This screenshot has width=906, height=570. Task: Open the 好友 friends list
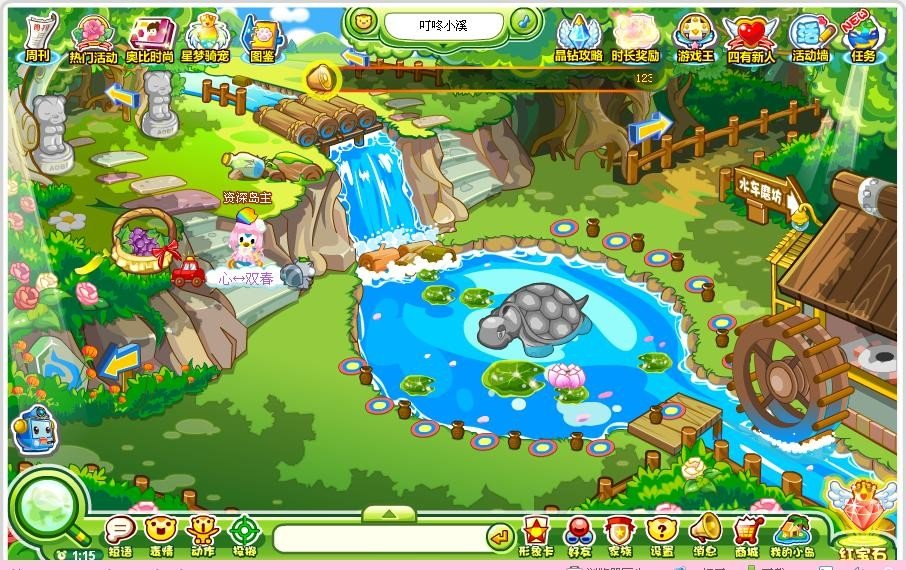[579, 533]
